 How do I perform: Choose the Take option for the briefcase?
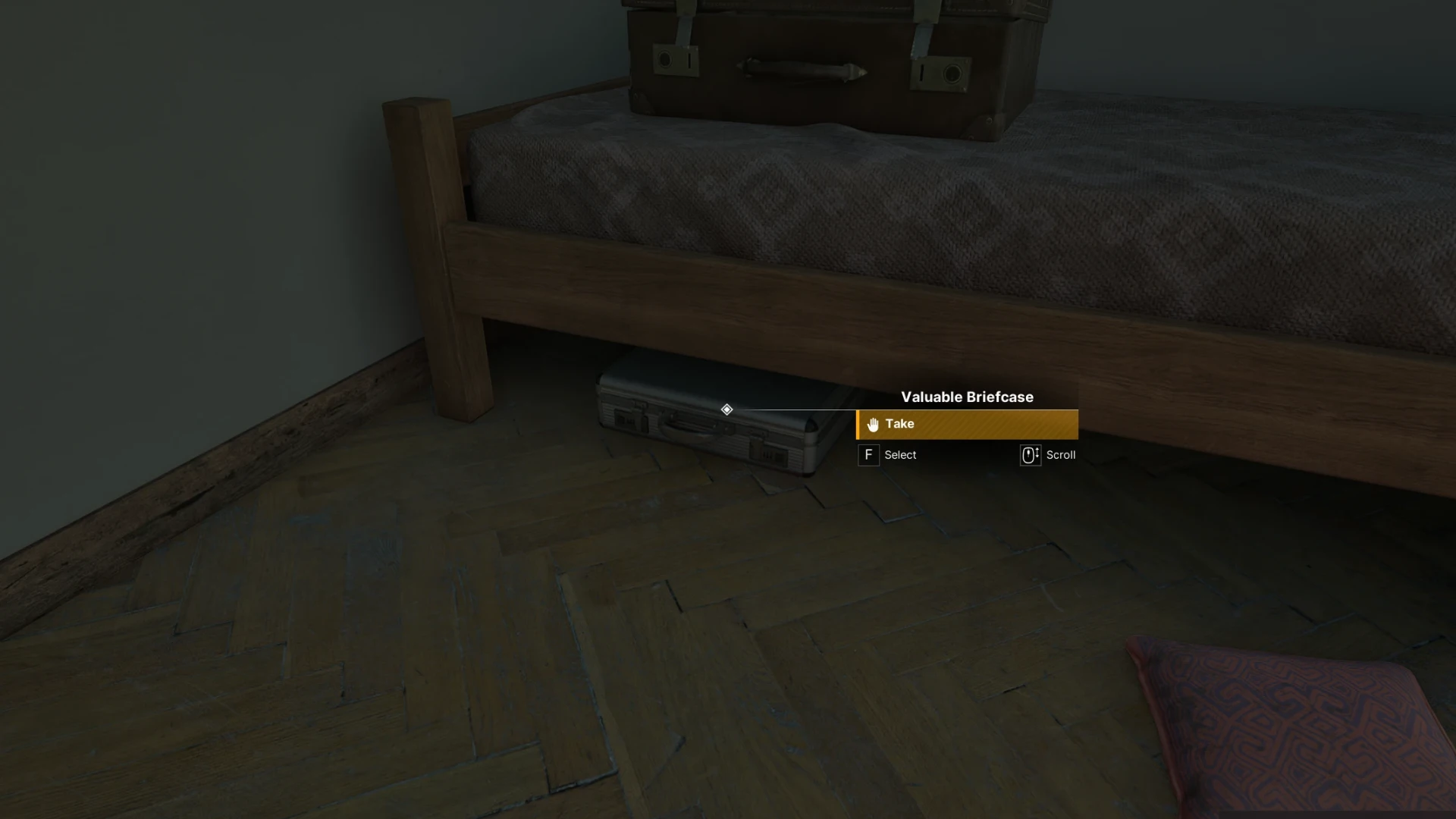(966, 425)
